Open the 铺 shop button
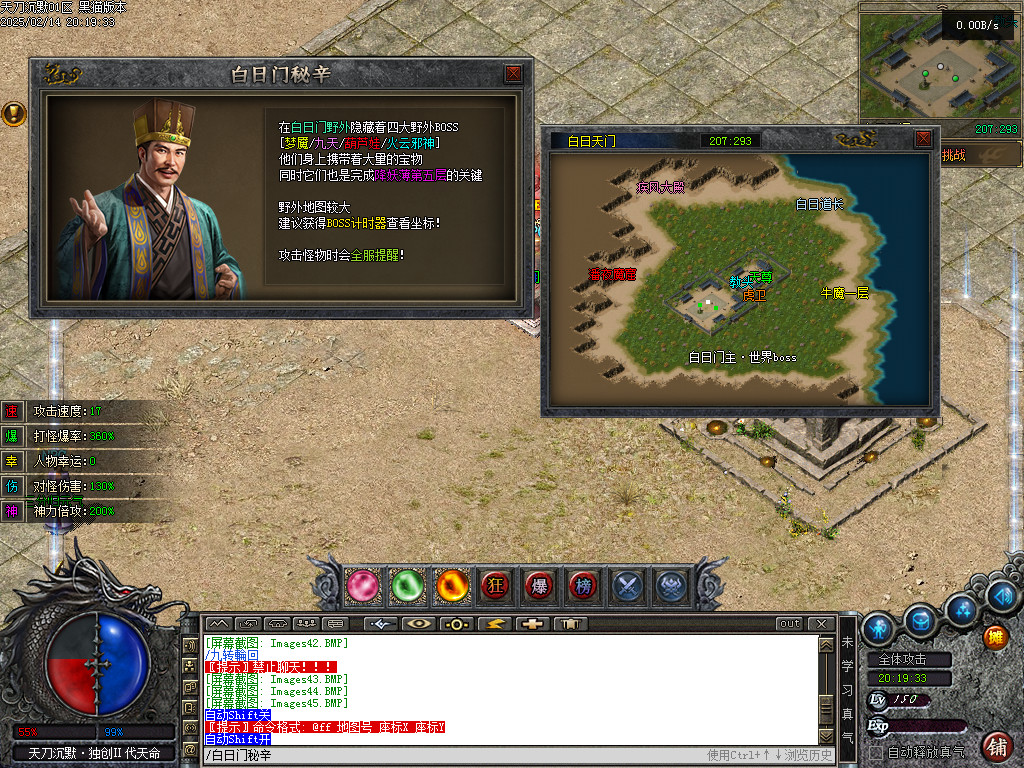The image size is (1024, 768). [x=996, y=746]
